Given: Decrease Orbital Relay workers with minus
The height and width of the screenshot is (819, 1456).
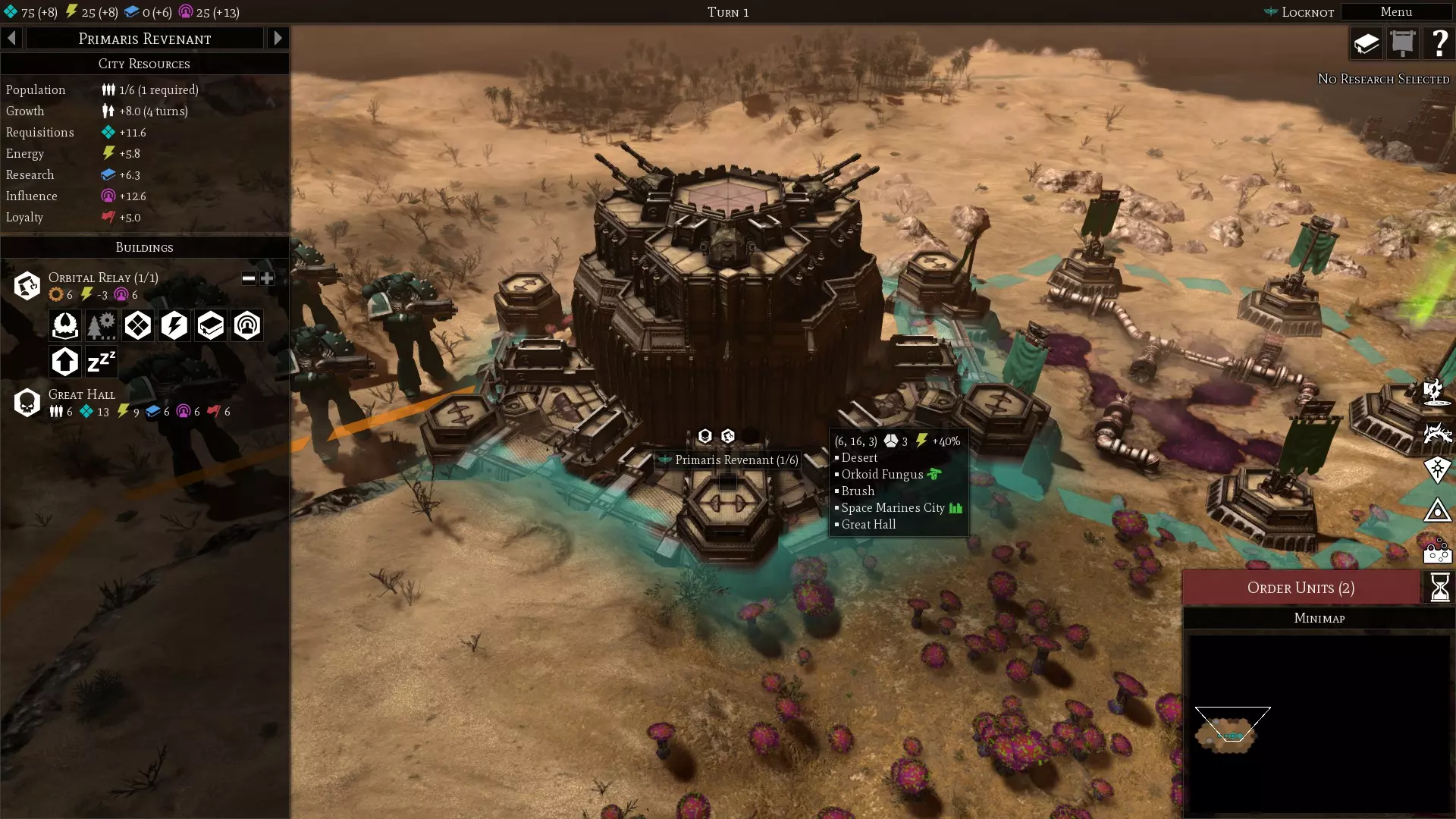Looking at the screenshot, I should click(x=249, y=278).
